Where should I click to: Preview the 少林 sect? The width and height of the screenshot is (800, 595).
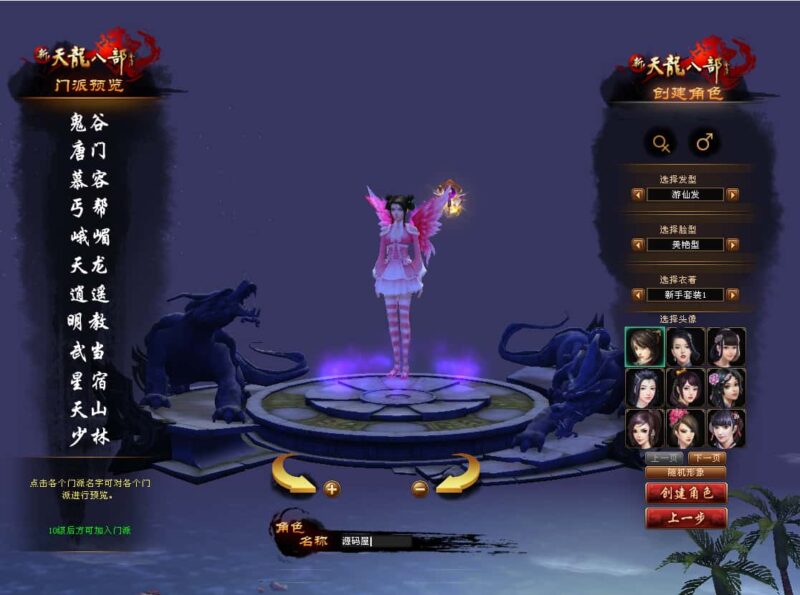89,436
